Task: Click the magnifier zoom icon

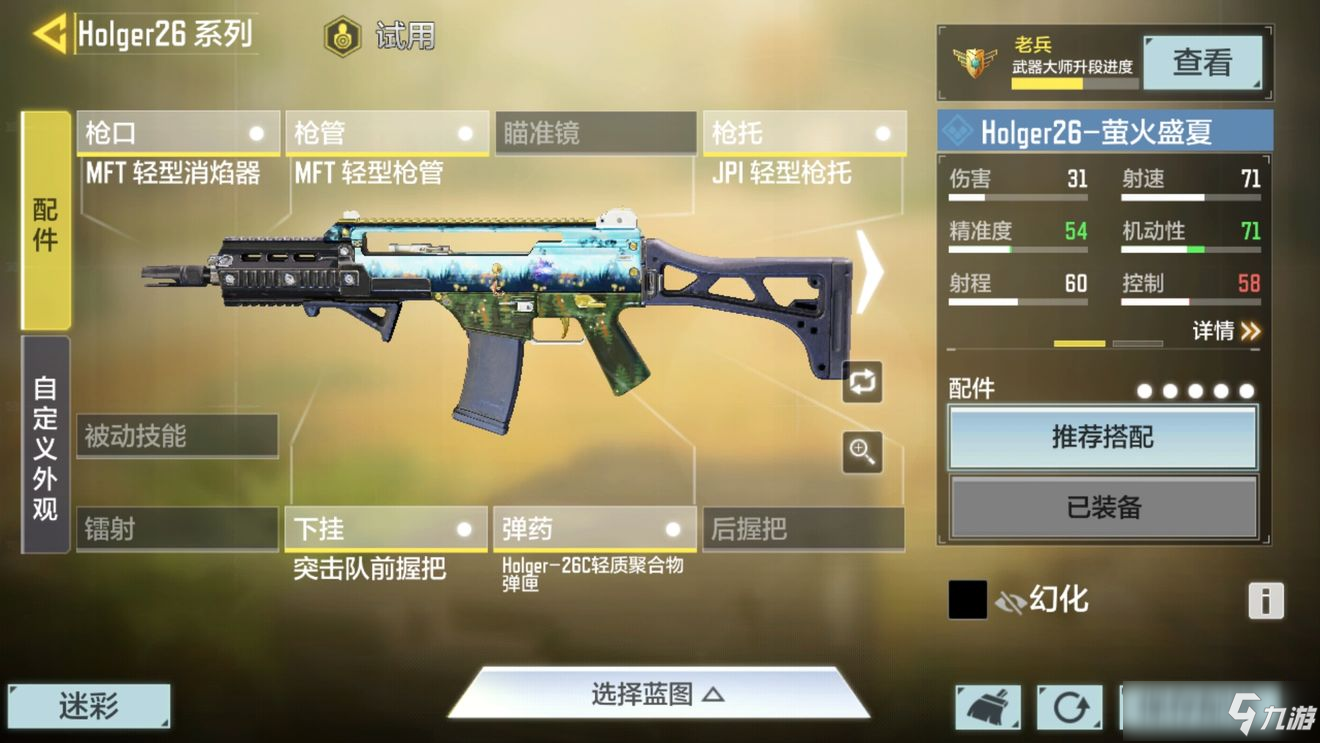Action: click(x=862, y=452)
